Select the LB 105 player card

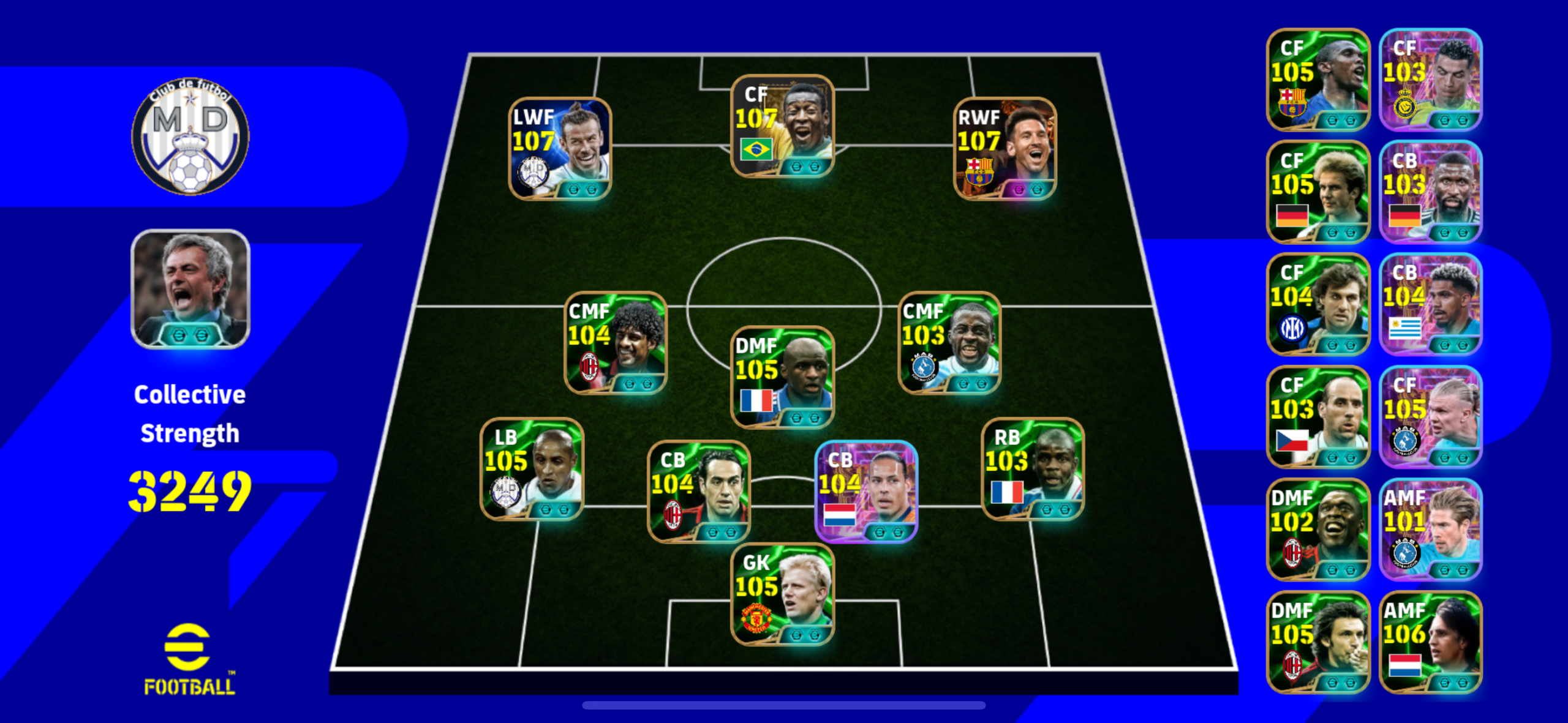532,469
